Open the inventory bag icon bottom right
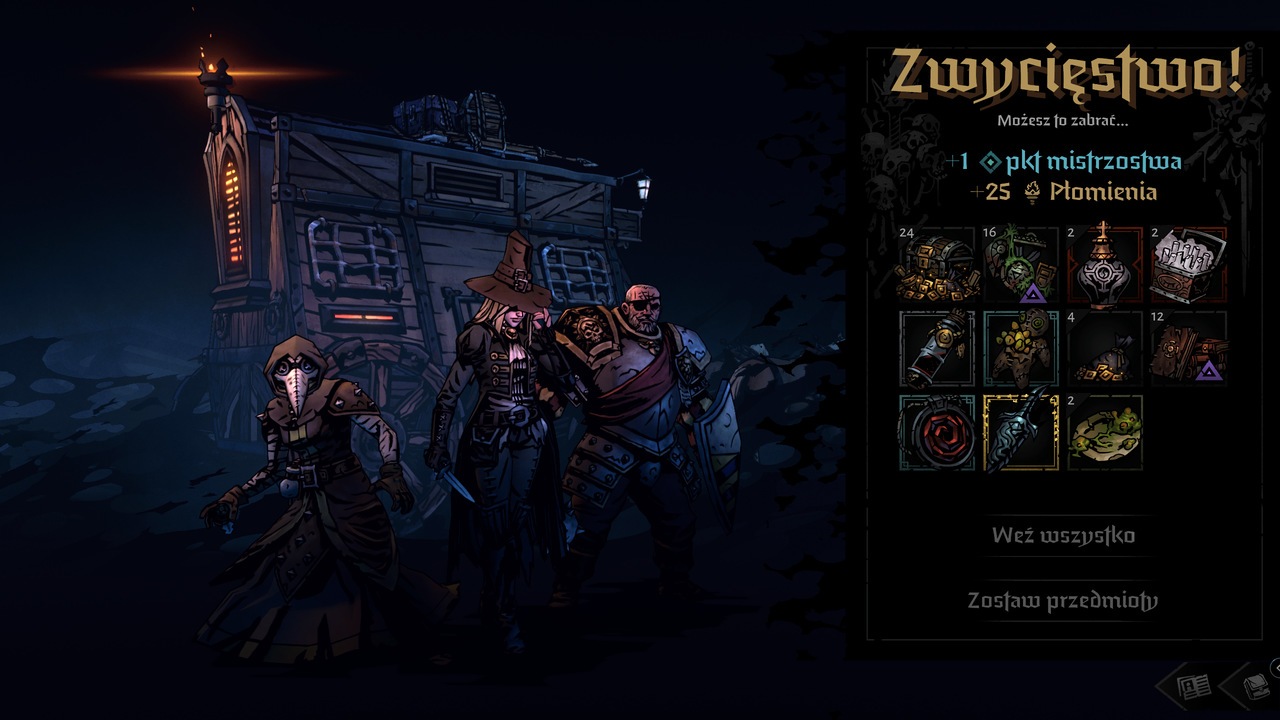Image resolution: width=1280 pixels, height=720 pixels. [1255, 686]
